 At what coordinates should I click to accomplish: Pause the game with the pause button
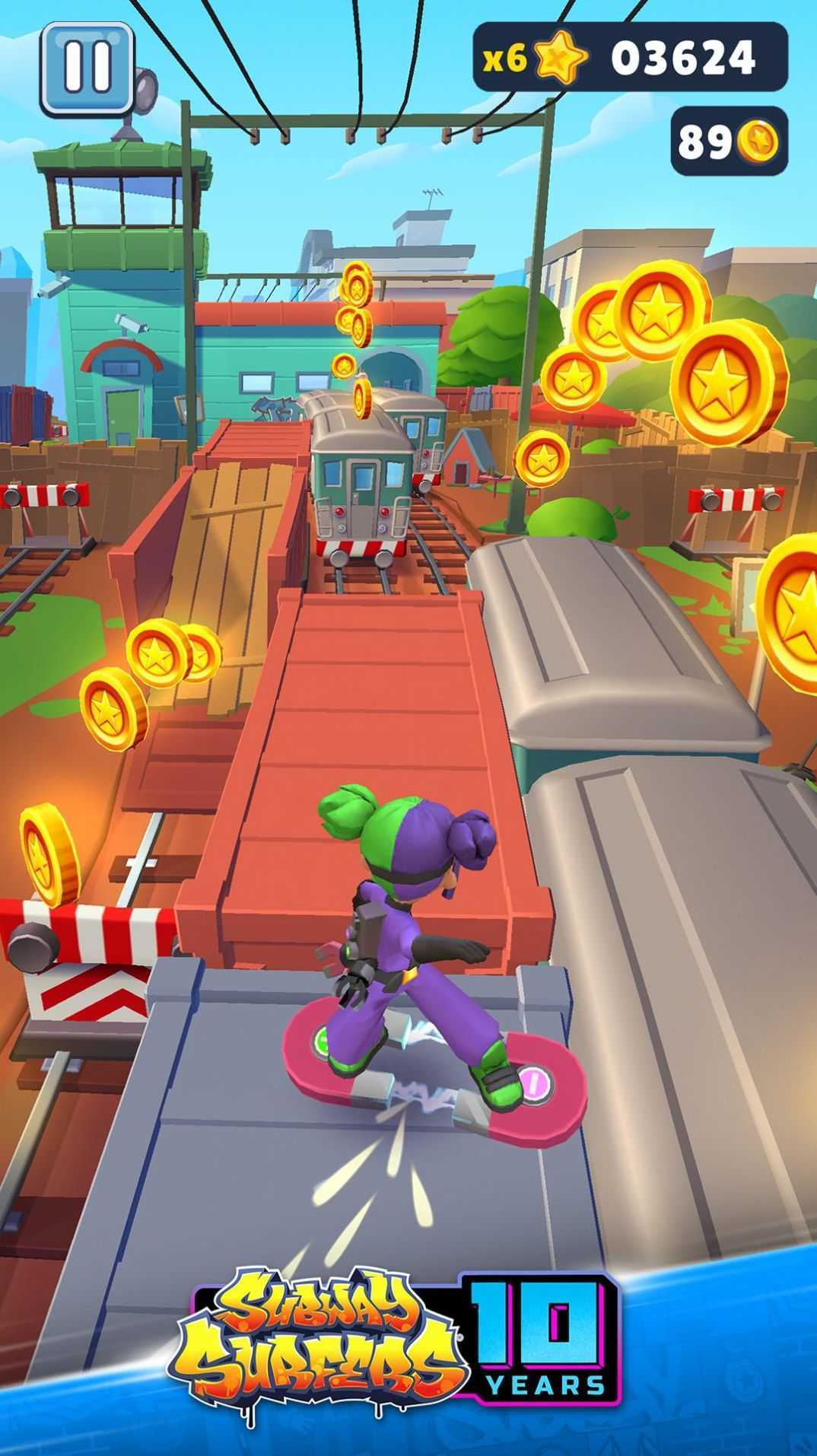point(87,68)
